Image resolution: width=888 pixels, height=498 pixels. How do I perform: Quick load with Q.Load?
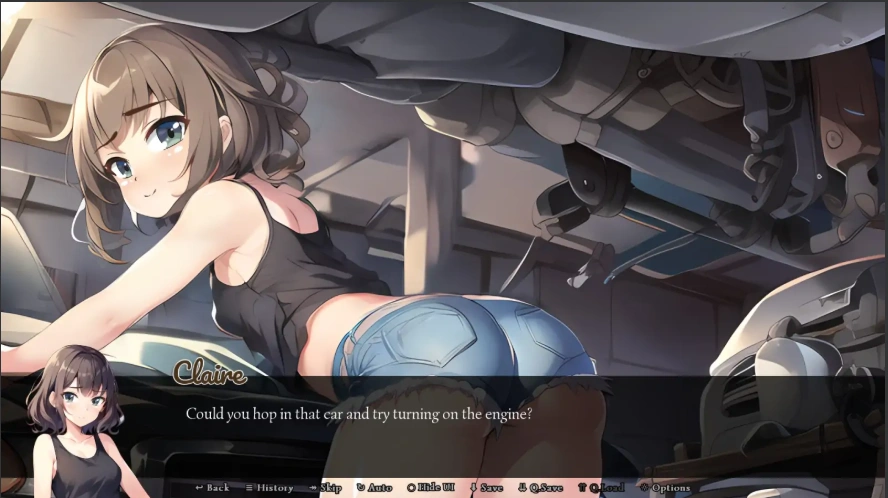[602, 488]
